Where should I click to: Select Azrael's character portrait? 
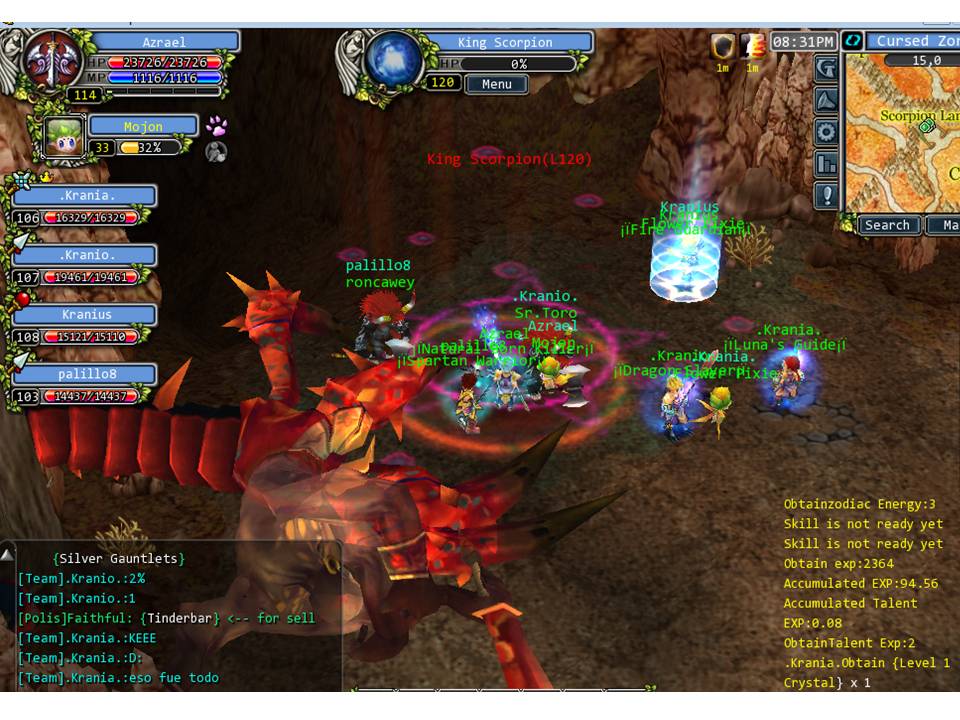pos(53,62)
